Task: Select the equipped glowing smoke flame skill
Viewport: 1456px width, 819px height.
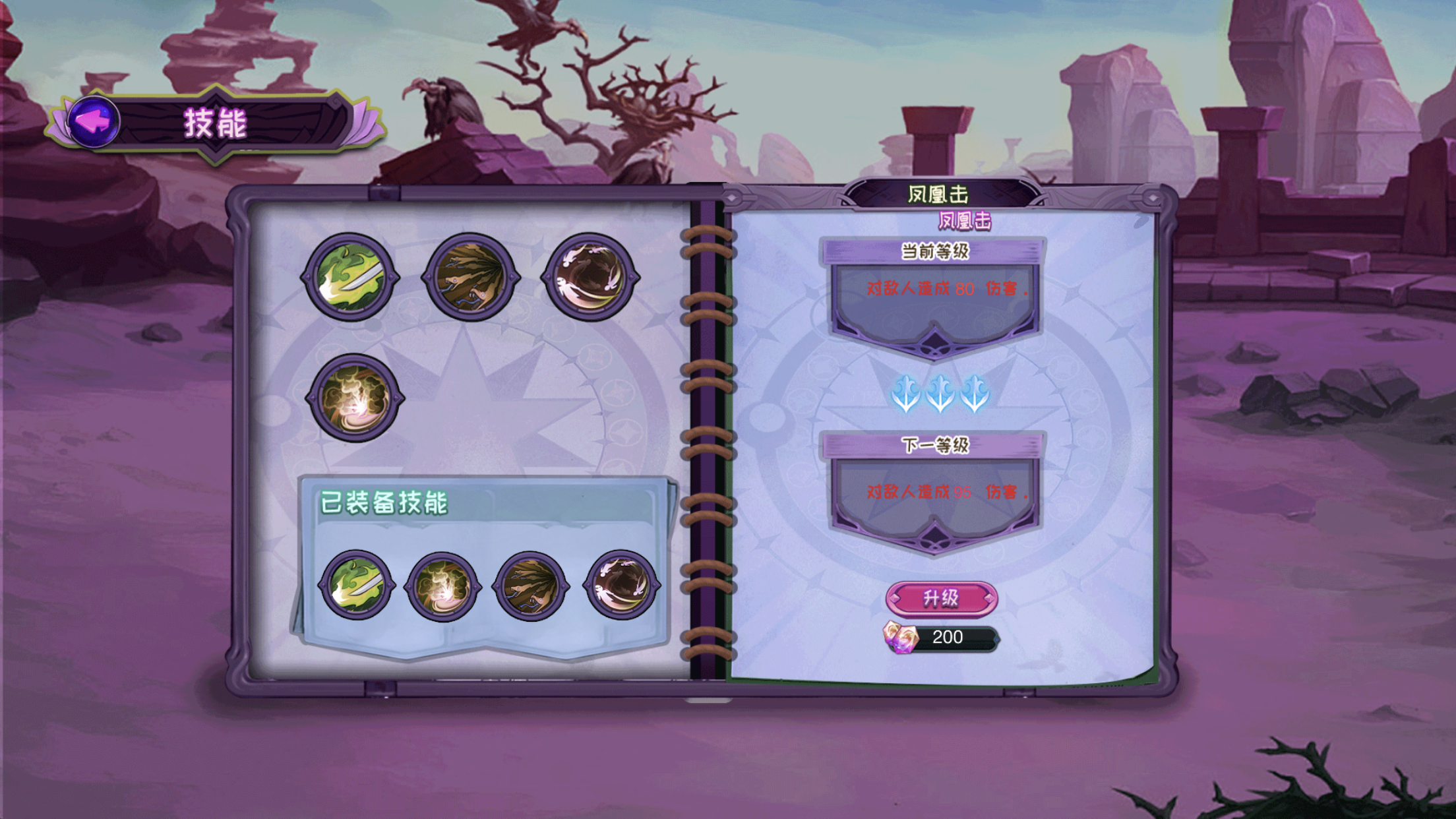Action: 442,586
